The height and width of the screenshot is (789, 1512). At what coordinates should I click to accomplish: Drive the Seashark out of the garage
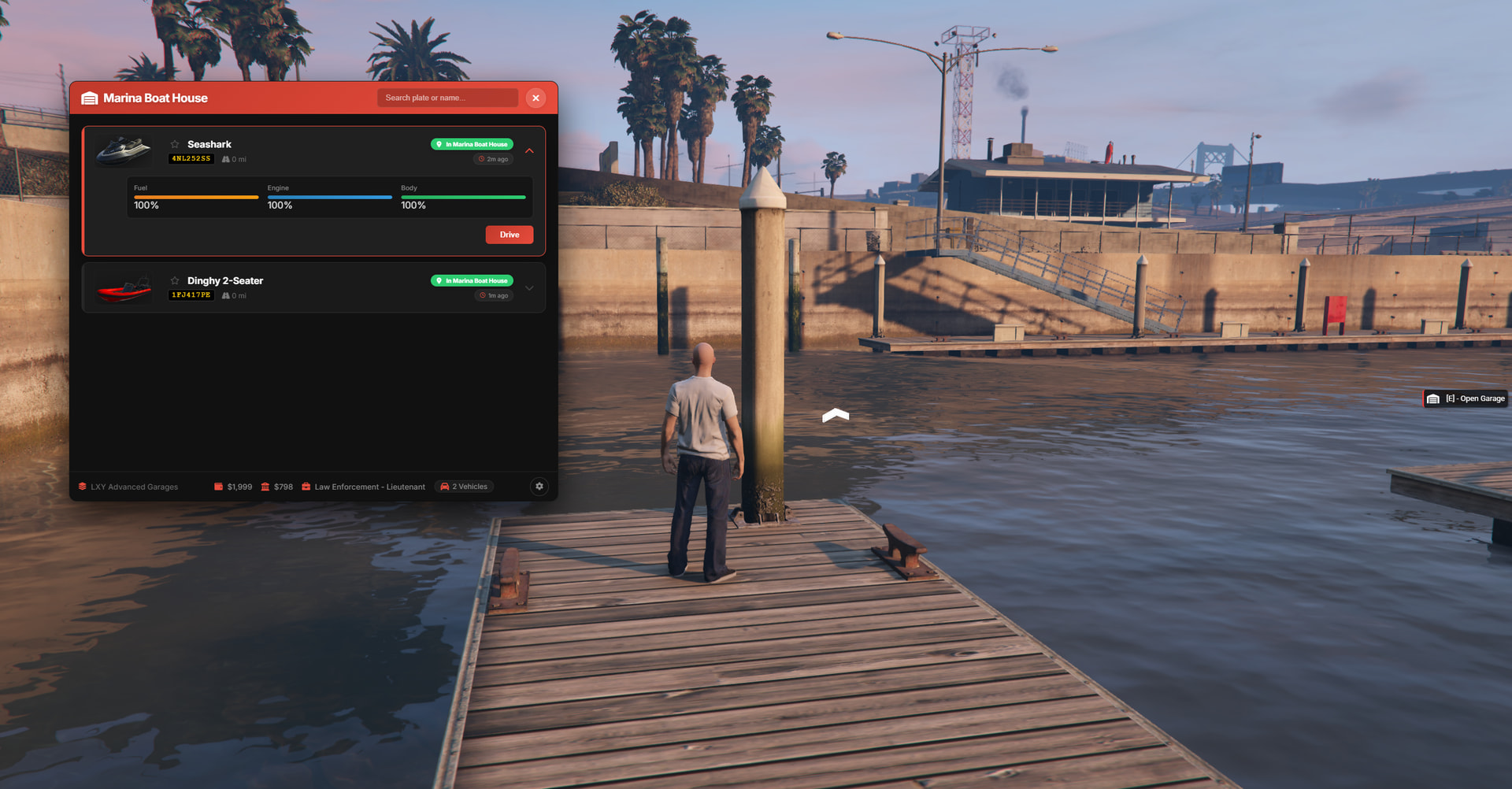coord(509,235)
